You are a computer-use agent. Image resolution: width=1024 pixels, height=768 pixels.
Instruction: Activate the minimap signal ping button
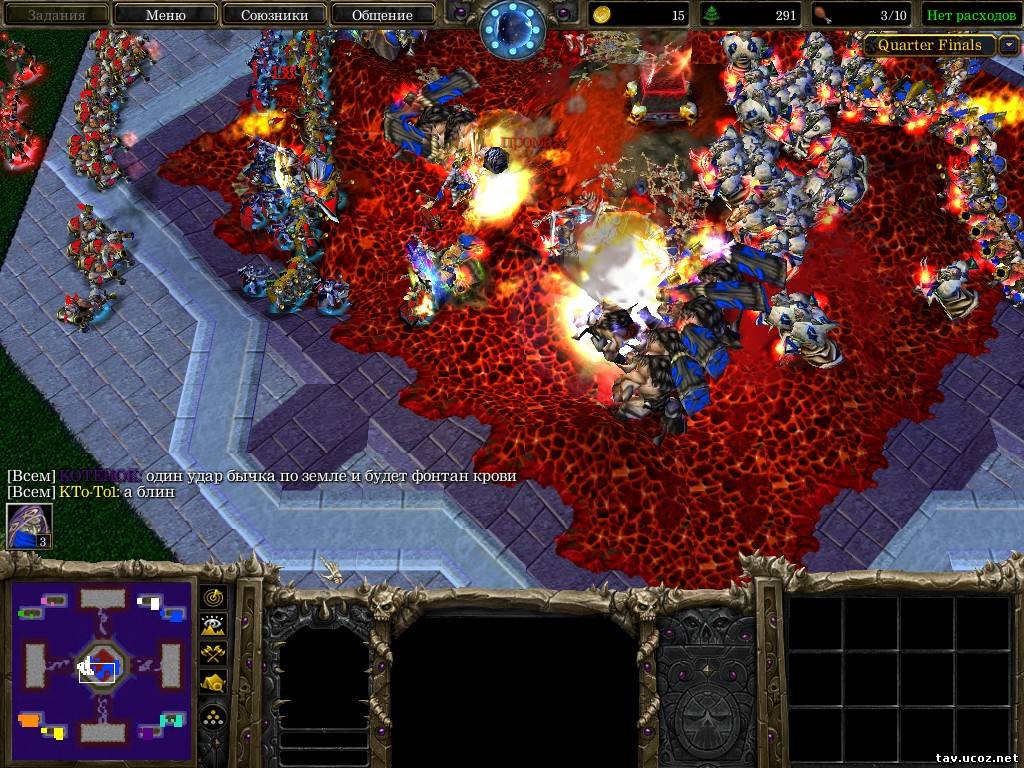(x=214, y=597)
